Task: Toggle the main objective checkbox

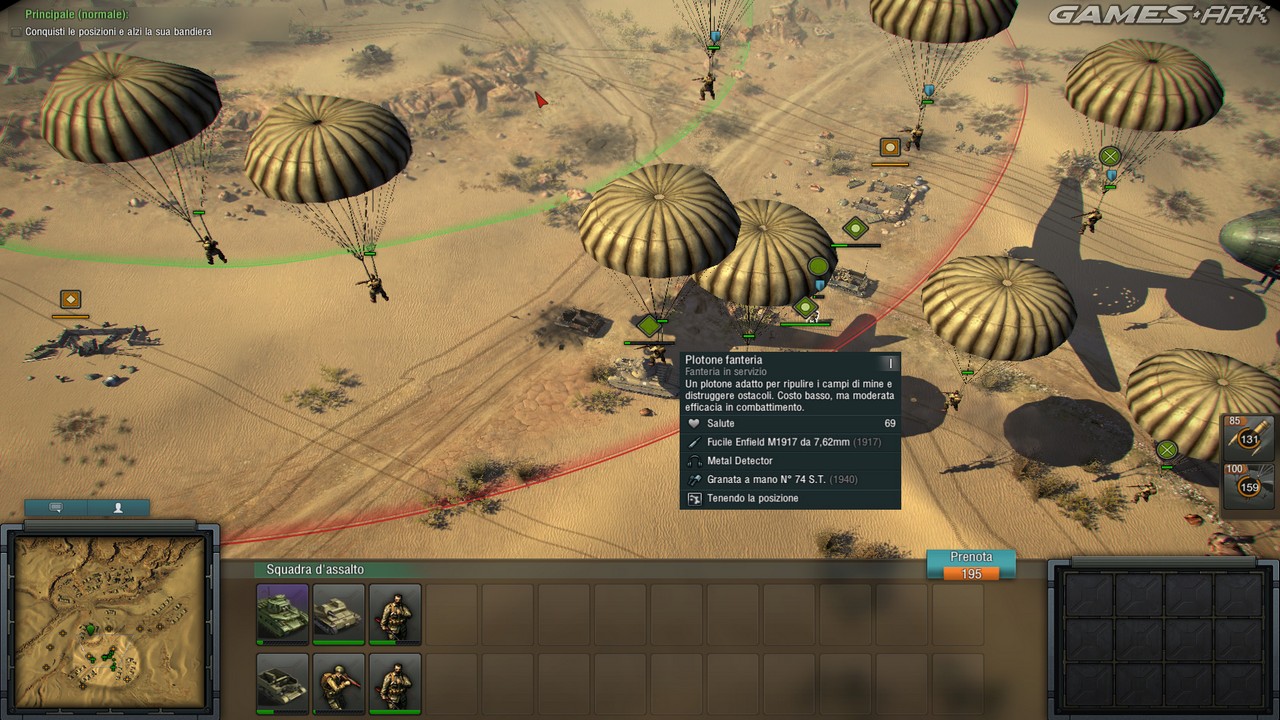Action: 15,32
